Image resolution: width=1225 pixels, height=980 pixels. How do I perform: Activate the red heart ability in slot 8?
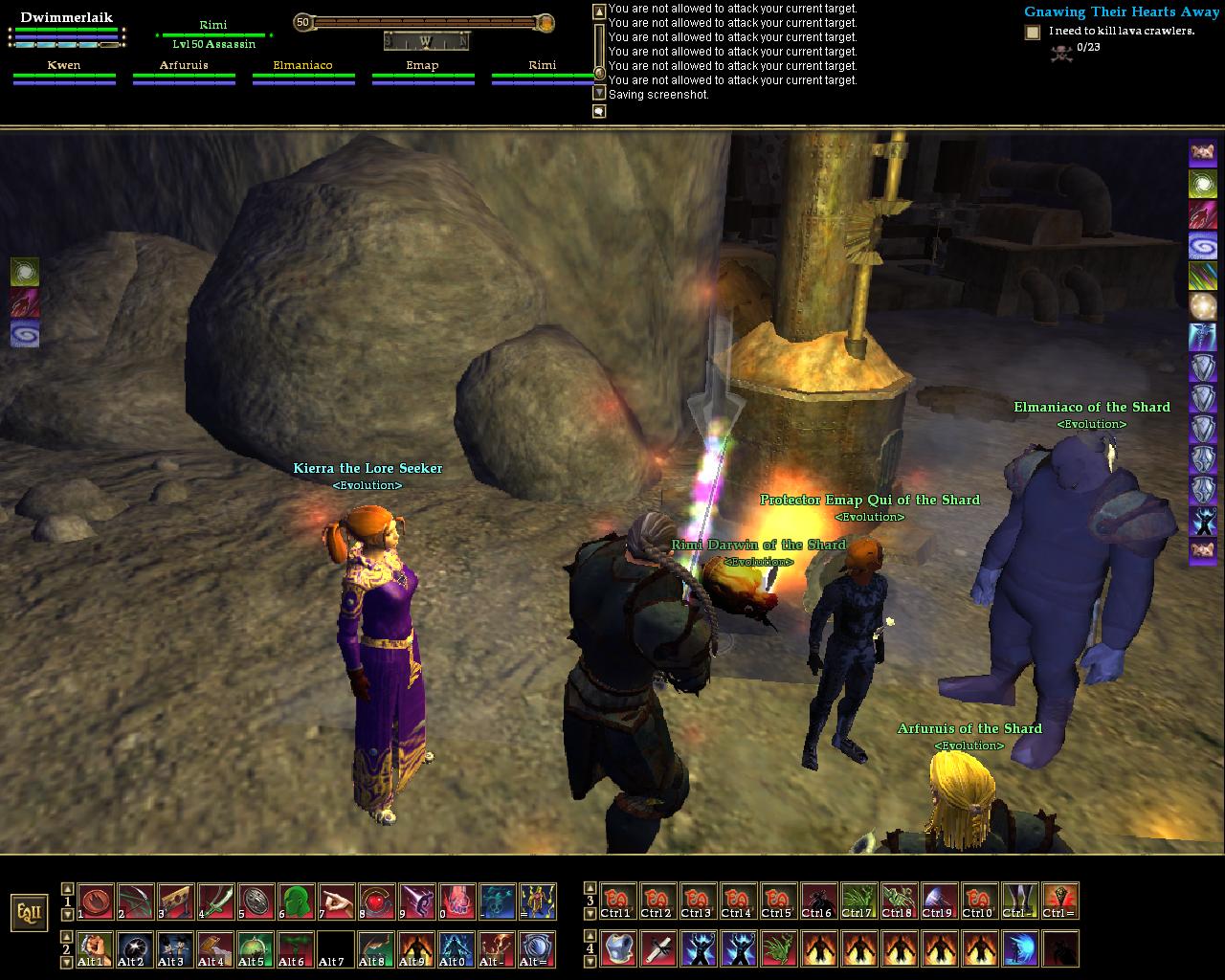point(377,902)
